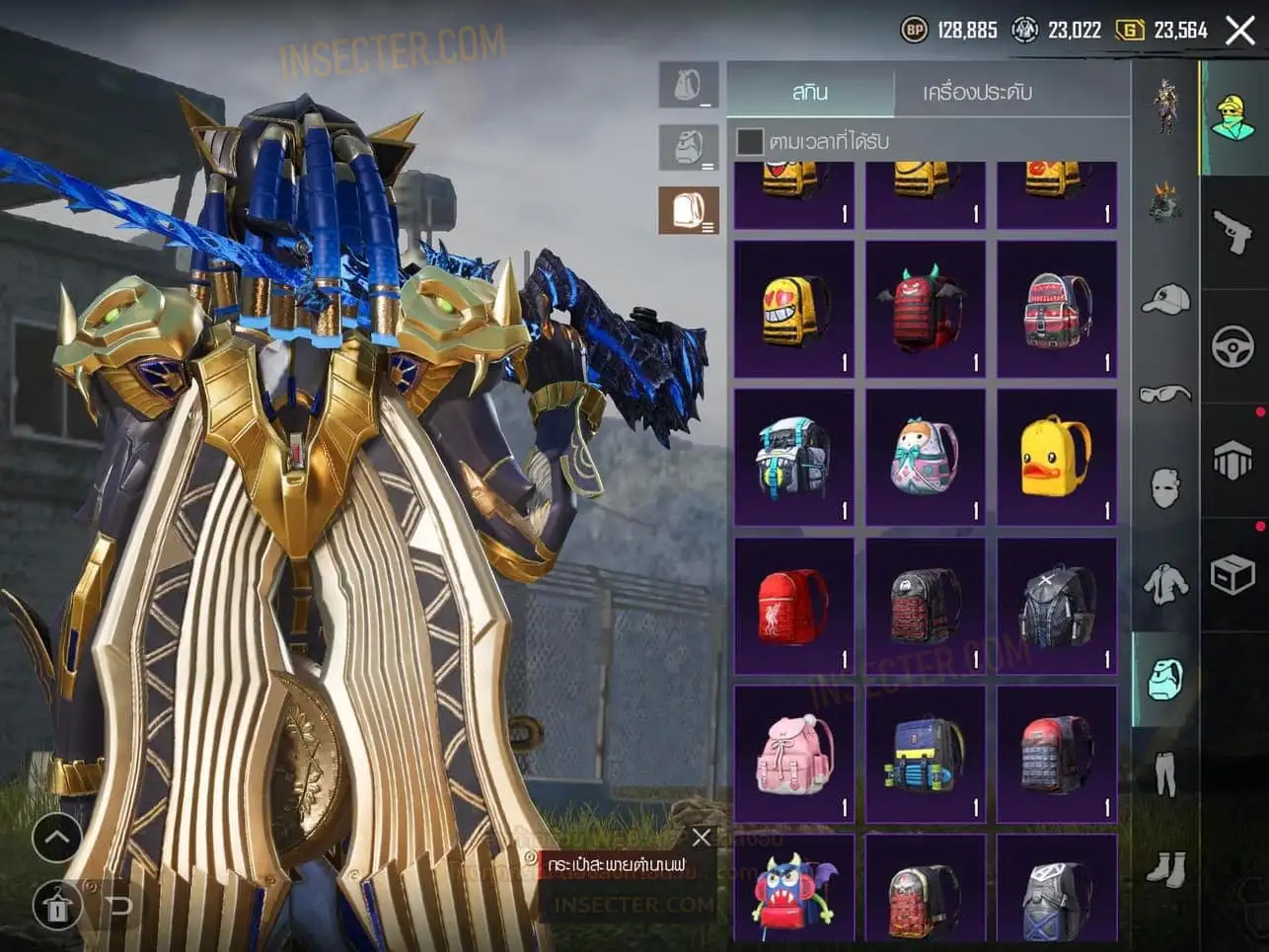This screenshot has width=1269, height=952.
Task: Open the jacket clothing category
Action: pyautogui.click(x=1165, y=584)
